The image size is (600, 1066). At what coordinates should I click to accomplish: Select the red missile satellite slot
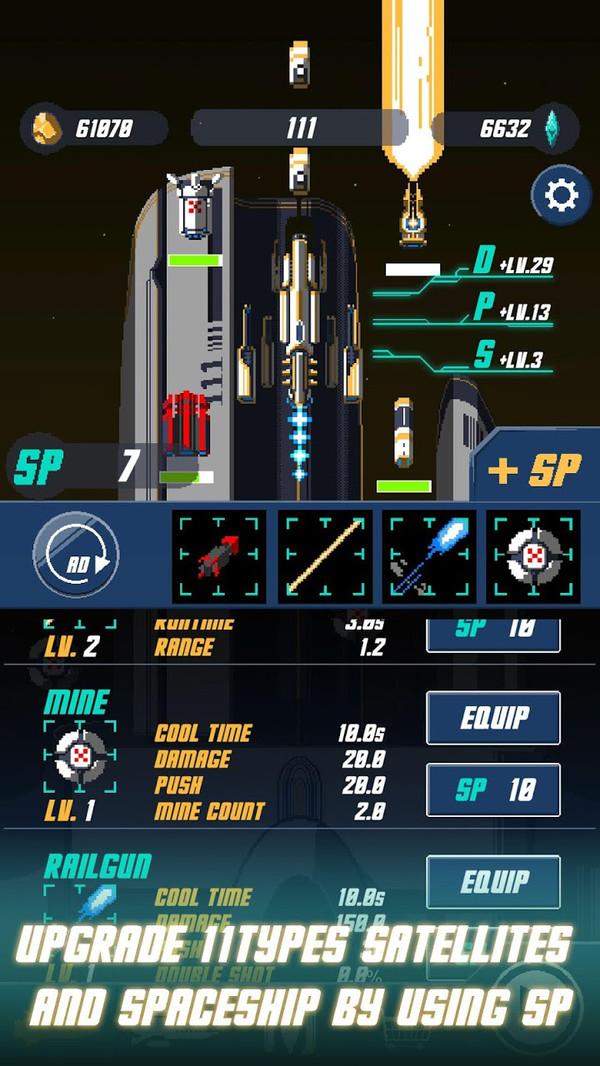tap(220, 556)
